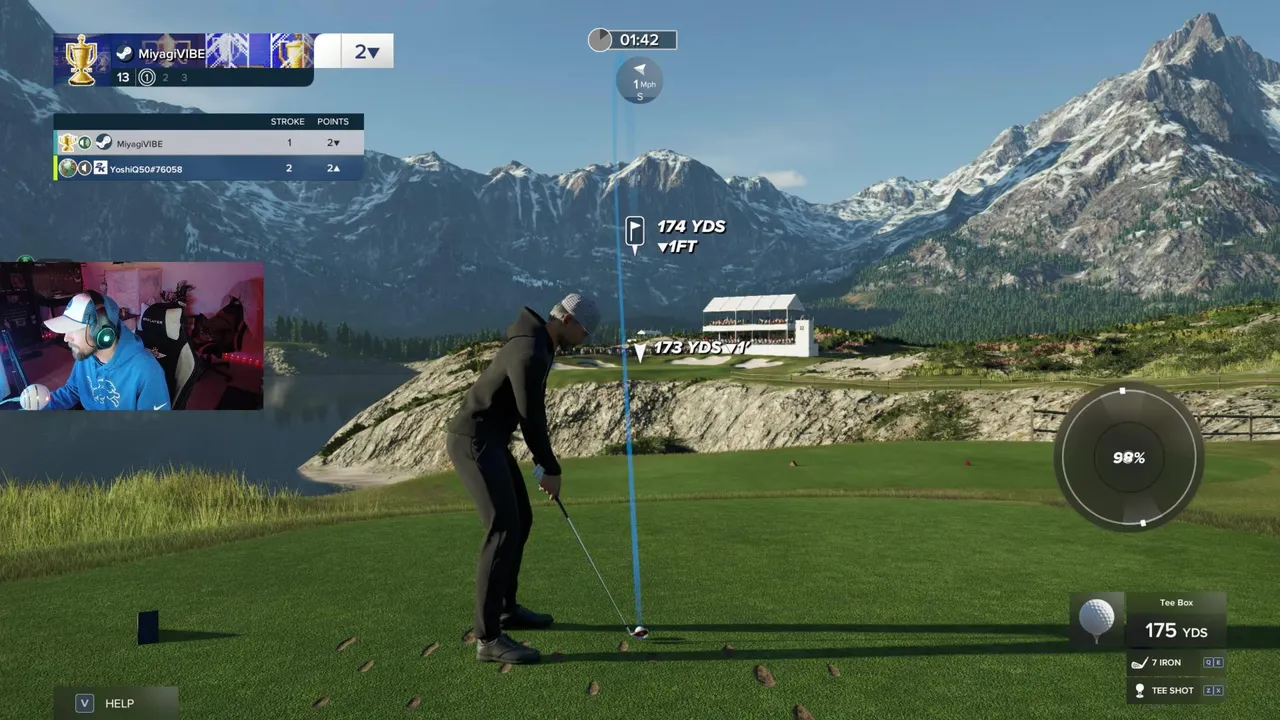
Task: Open the Help panel
Action: pos(116,703)
